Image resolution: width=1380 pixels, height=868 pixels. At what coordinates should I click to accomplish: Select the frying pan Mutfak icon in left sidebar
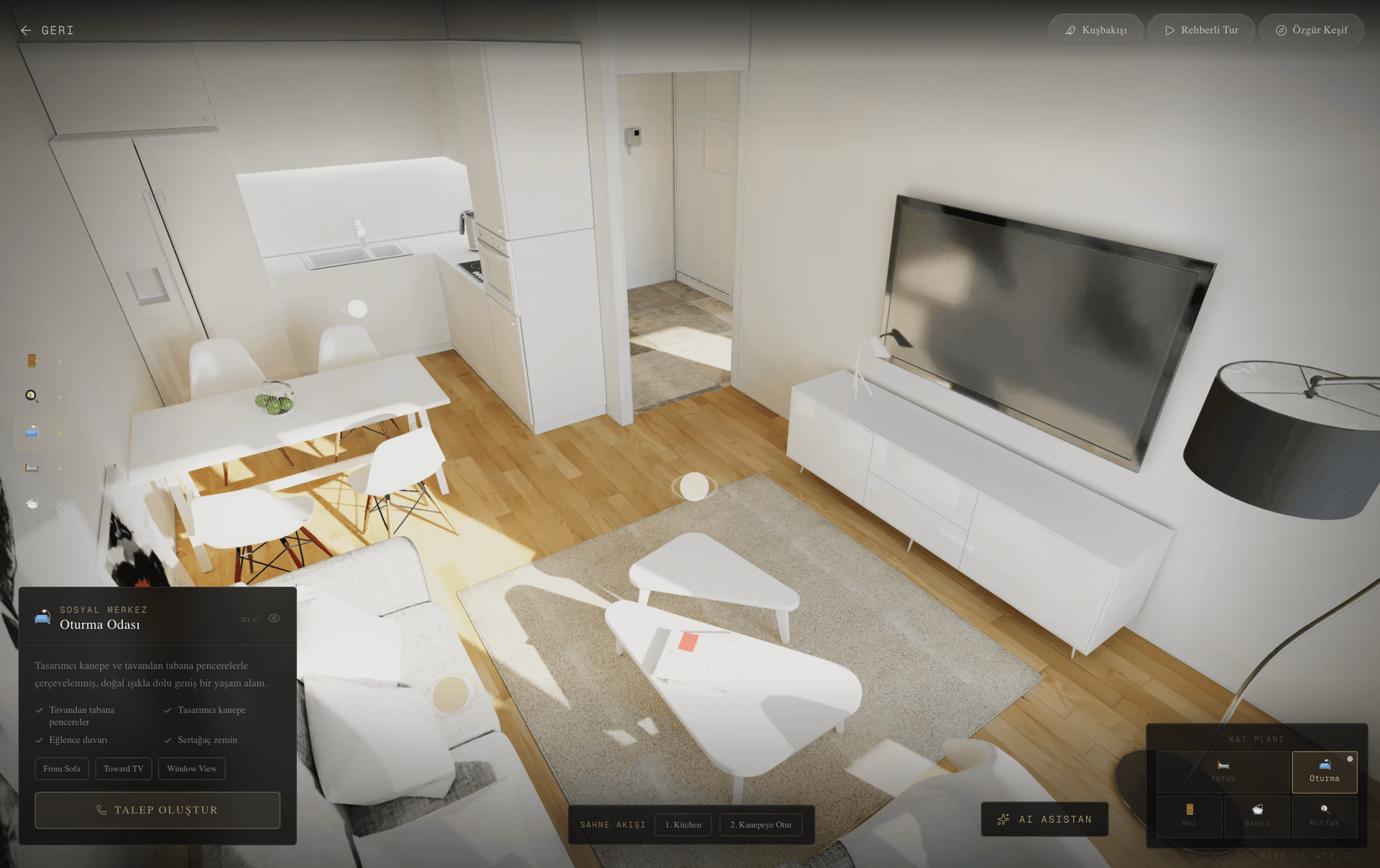point(32,395)
